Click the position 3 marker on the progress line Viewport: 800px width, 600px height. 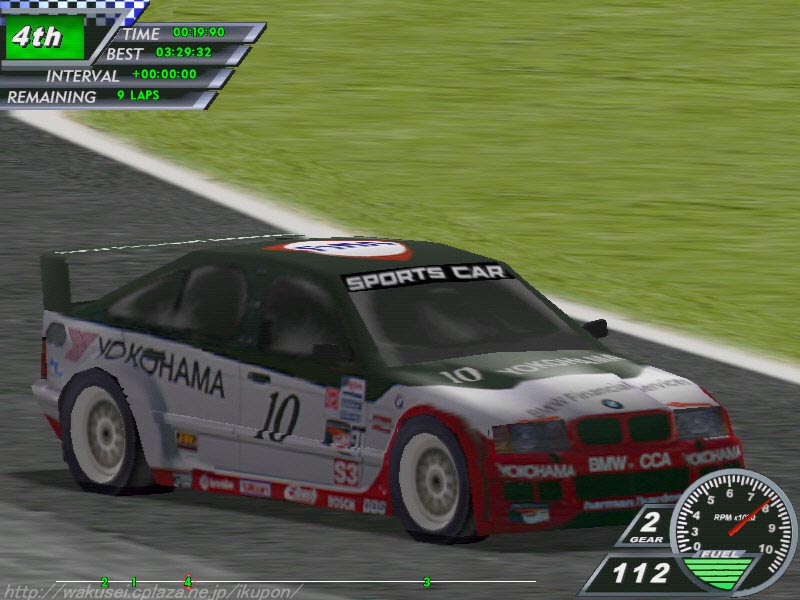(427, 581)
